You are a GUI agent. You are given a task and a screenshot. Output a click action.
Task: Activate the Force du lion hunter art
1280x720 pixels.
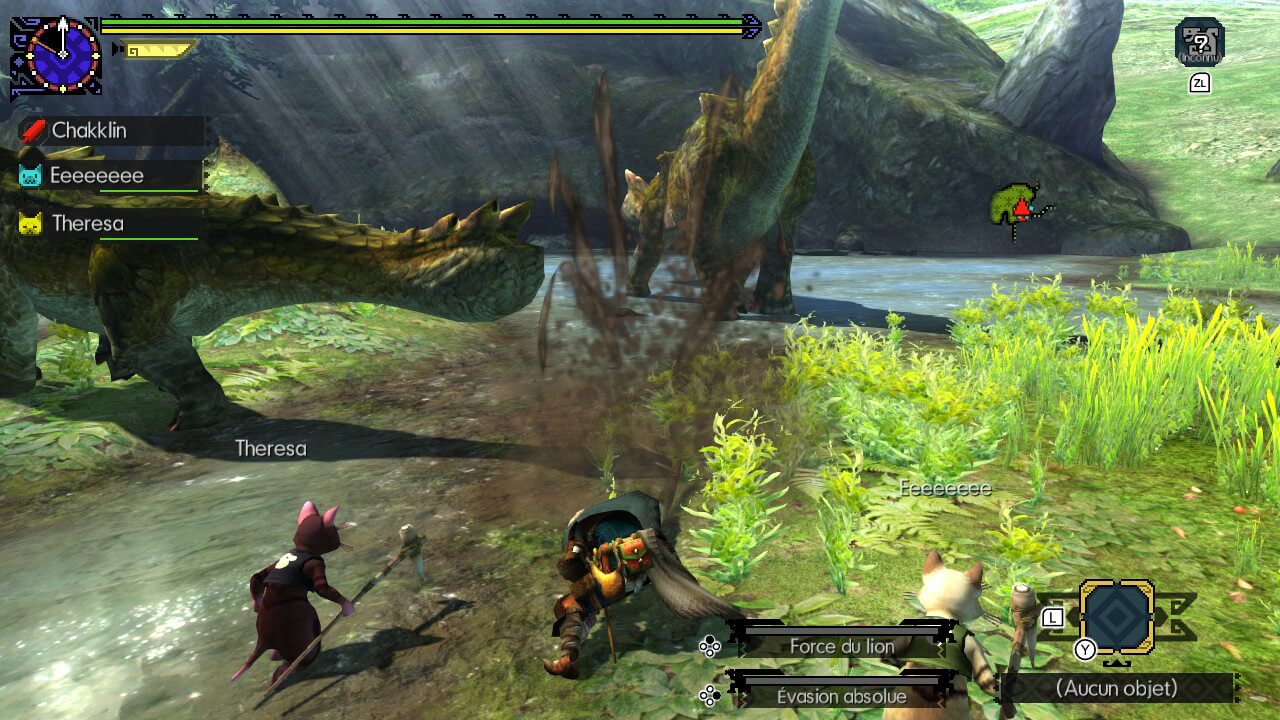click(x=841, y=646)
